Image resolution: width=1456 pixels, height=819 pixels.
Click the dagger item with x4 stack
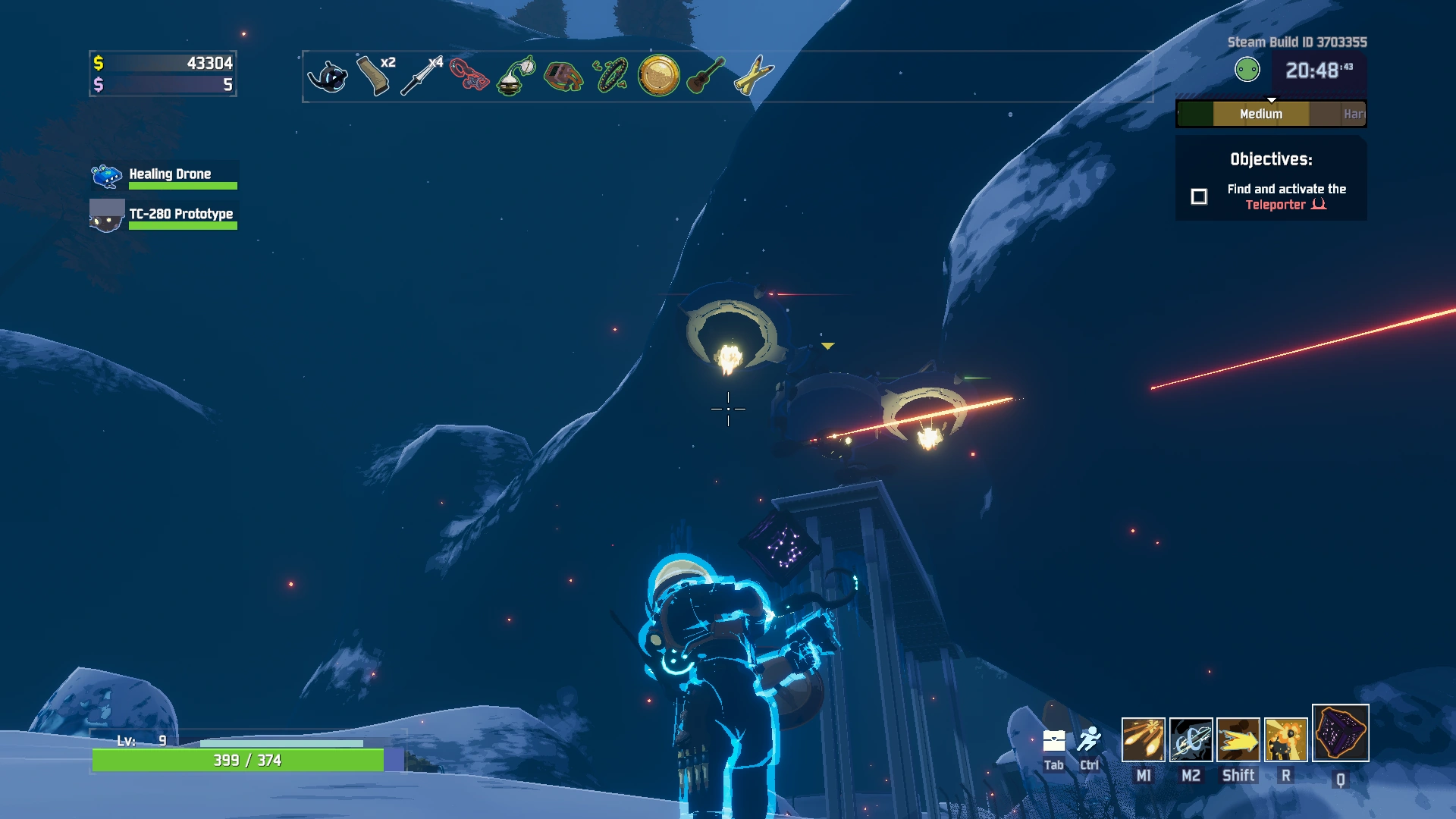click(422, 76)
